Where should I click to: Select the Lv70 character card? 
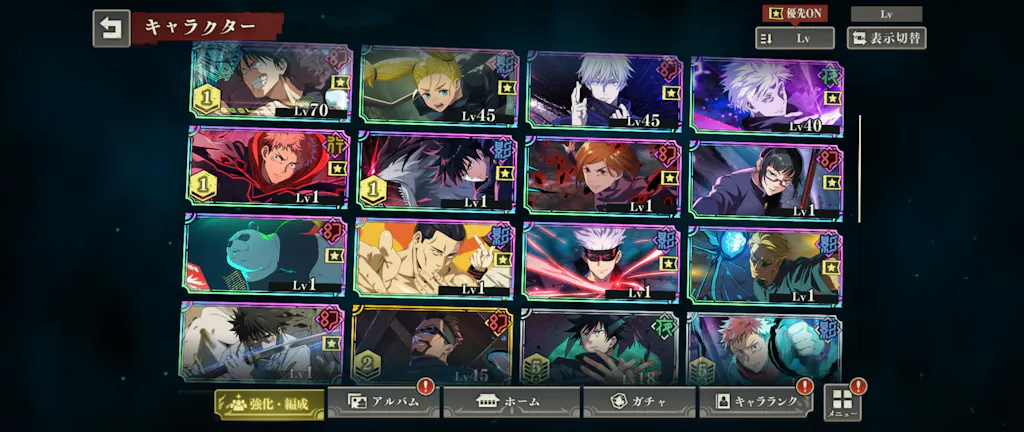point(270,82)
